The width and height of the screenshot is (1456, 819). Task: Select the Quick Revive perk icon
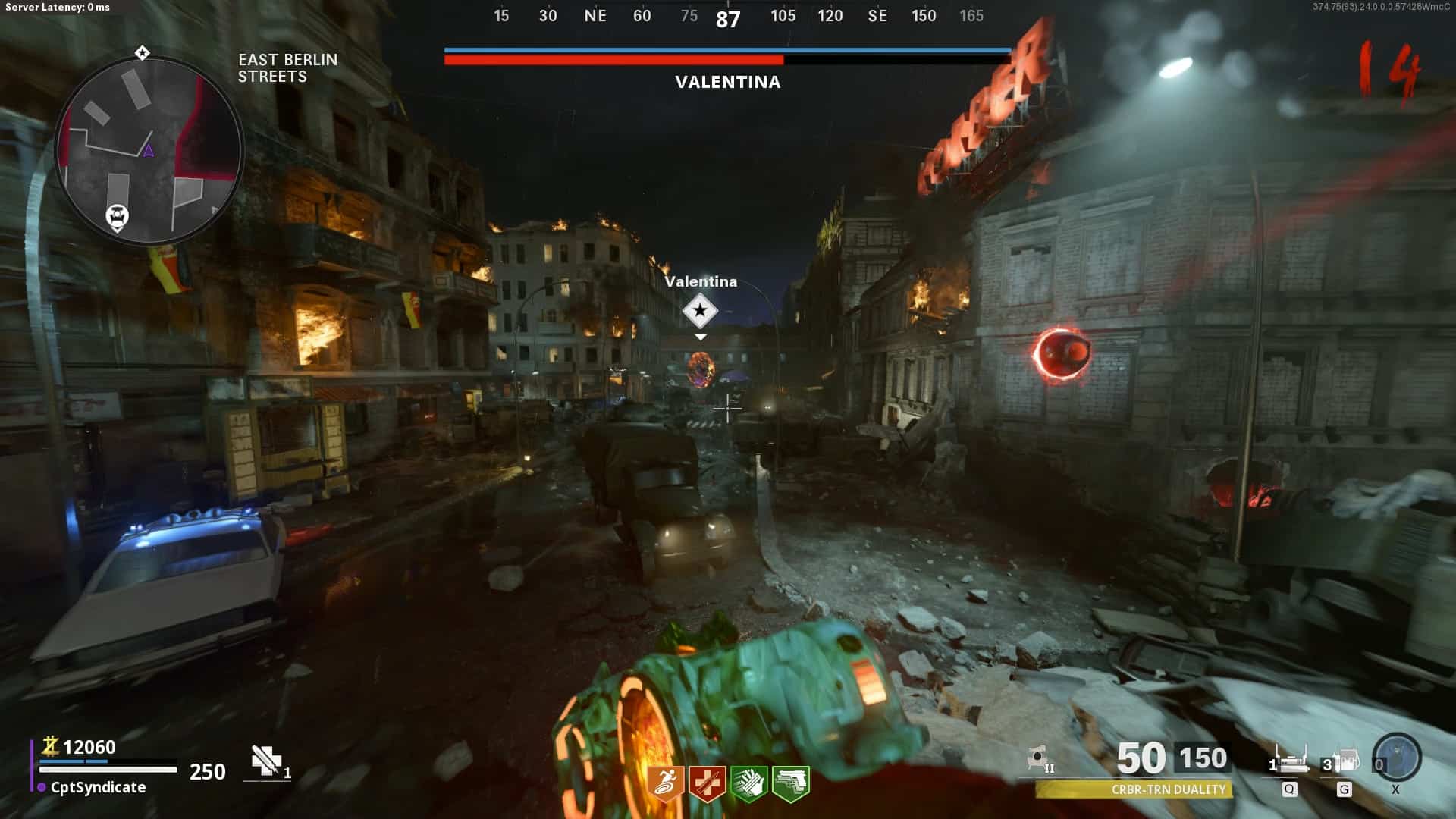pyautogui.click(x=707, y=783)
